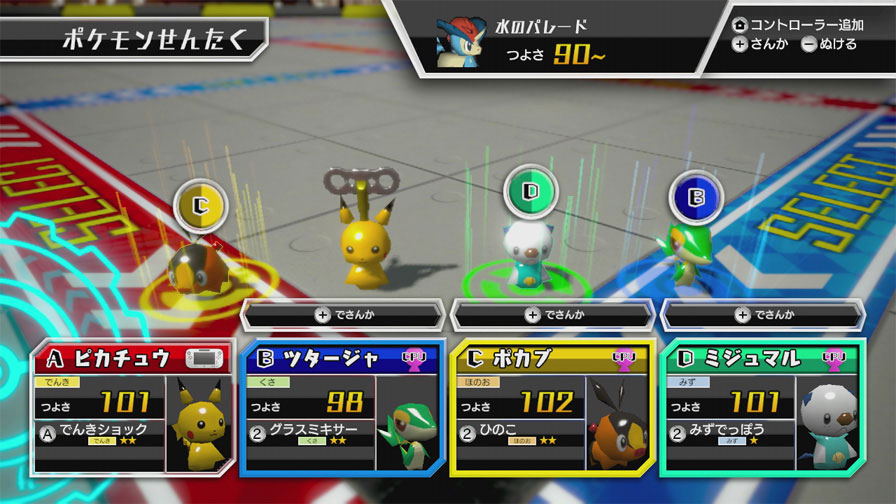Screen dimensions: 896x504
Task: Click the Keldeo stage icon
Action: point(457,42)
